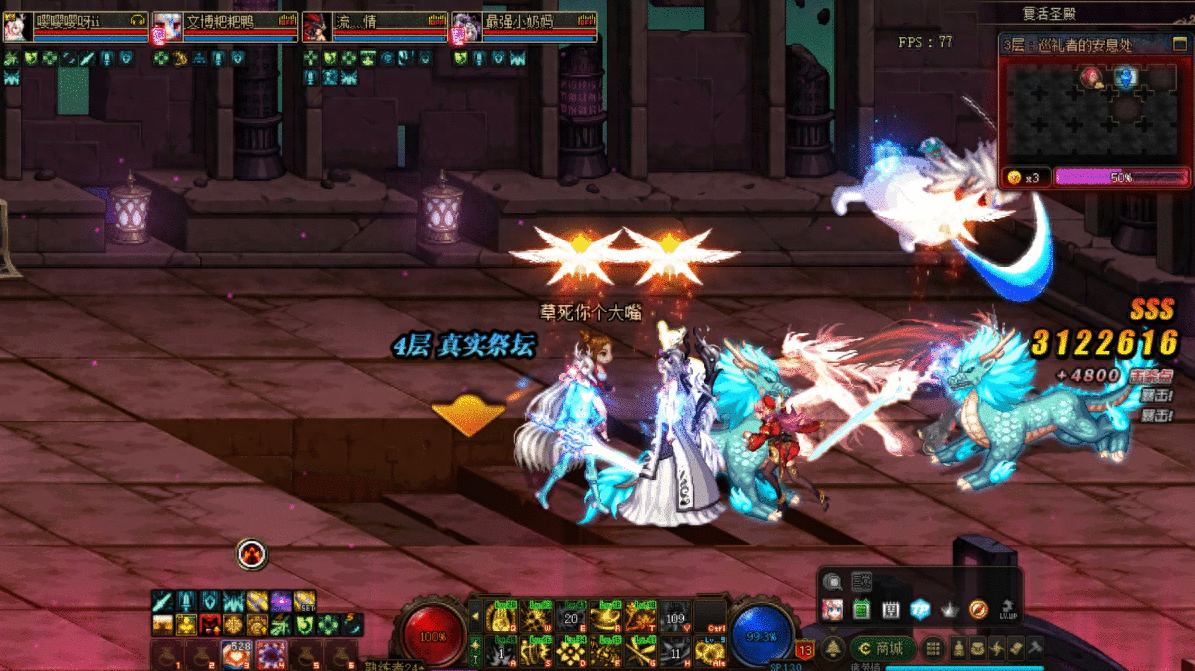Click party member 流…情's portrait frame
This screenshot has height=671, width=1195.
[x=317, y=28]
